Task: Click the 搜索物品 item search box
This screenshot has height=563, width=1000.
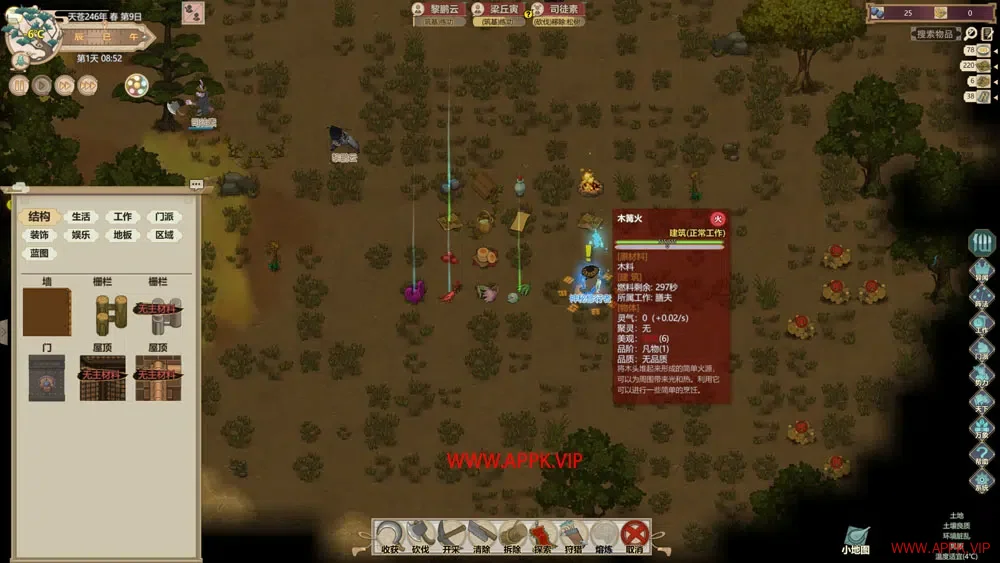Action: 936,34
